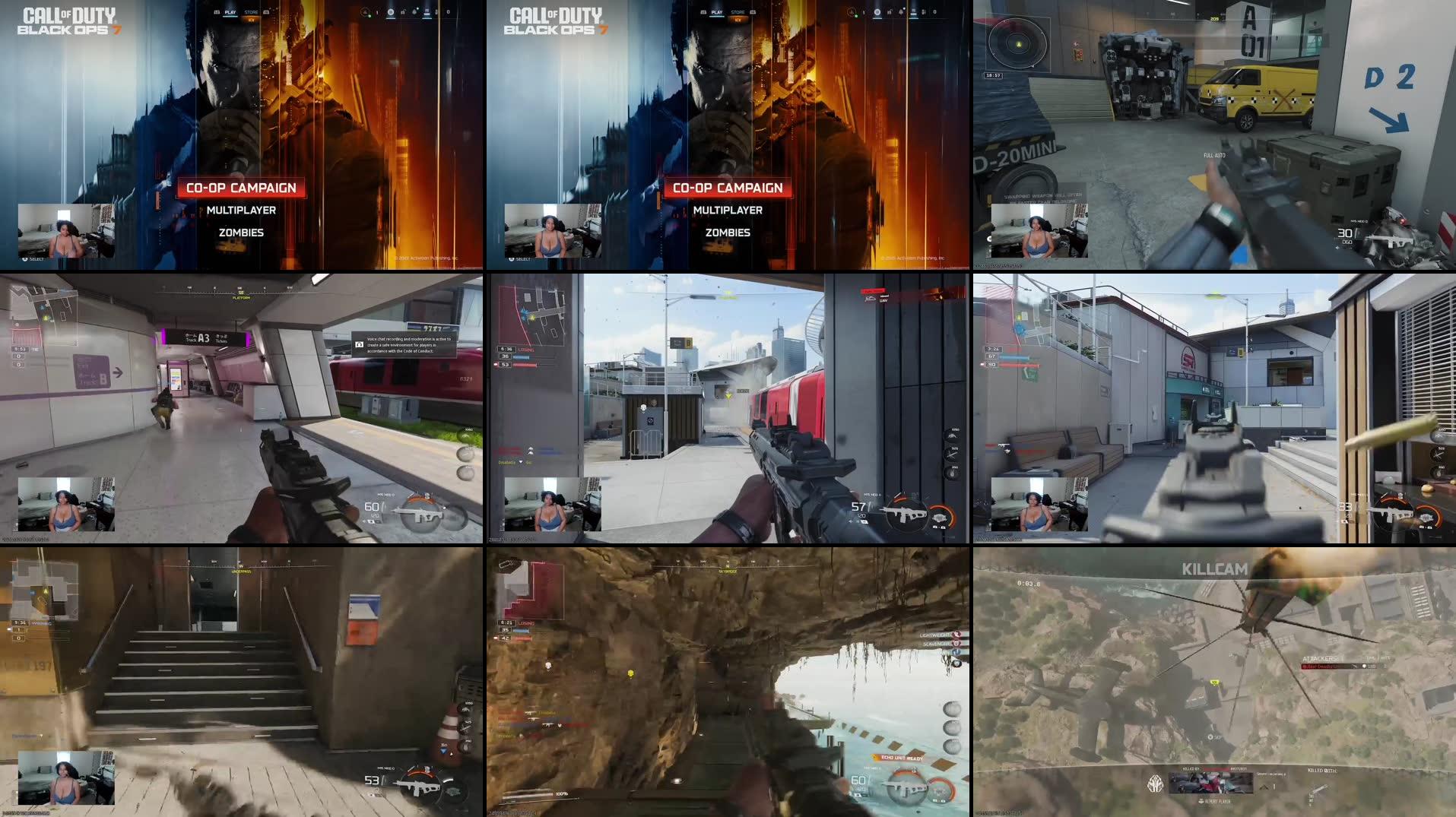Click the notifications icon in the top bar
This screenshot has width=1456, height=817.
tap(414, 12)
